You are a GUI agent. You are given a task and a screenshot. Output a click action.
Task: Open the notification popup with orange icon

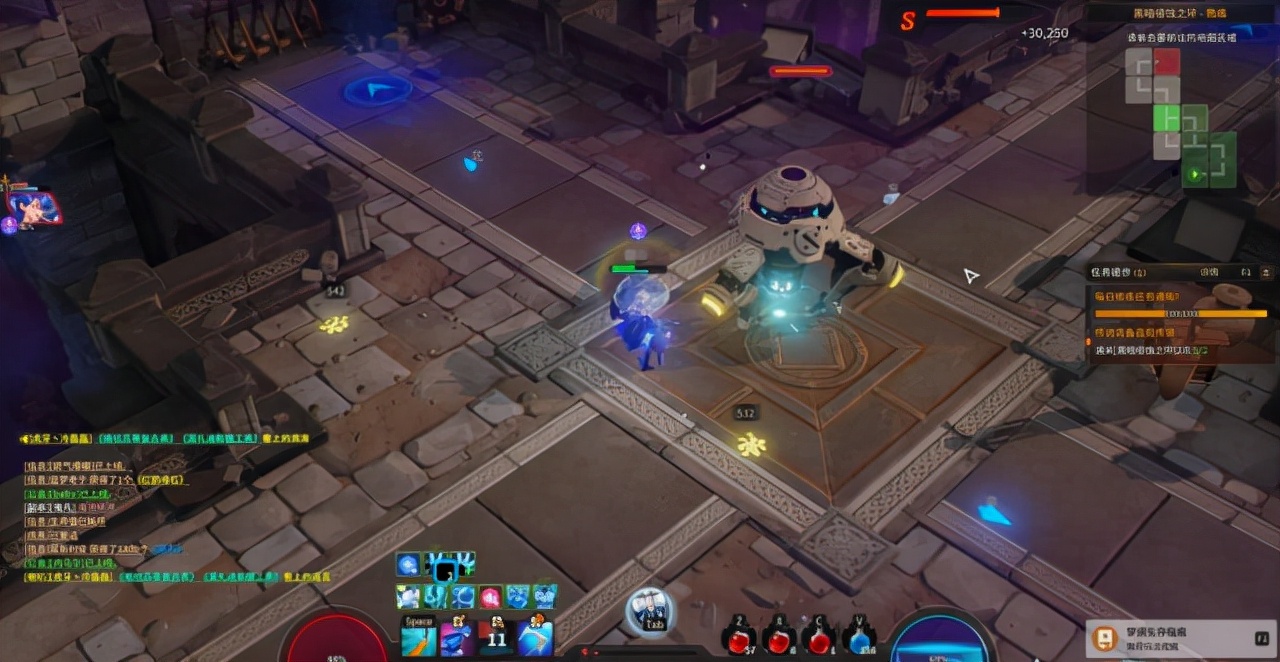[1105, 638]
